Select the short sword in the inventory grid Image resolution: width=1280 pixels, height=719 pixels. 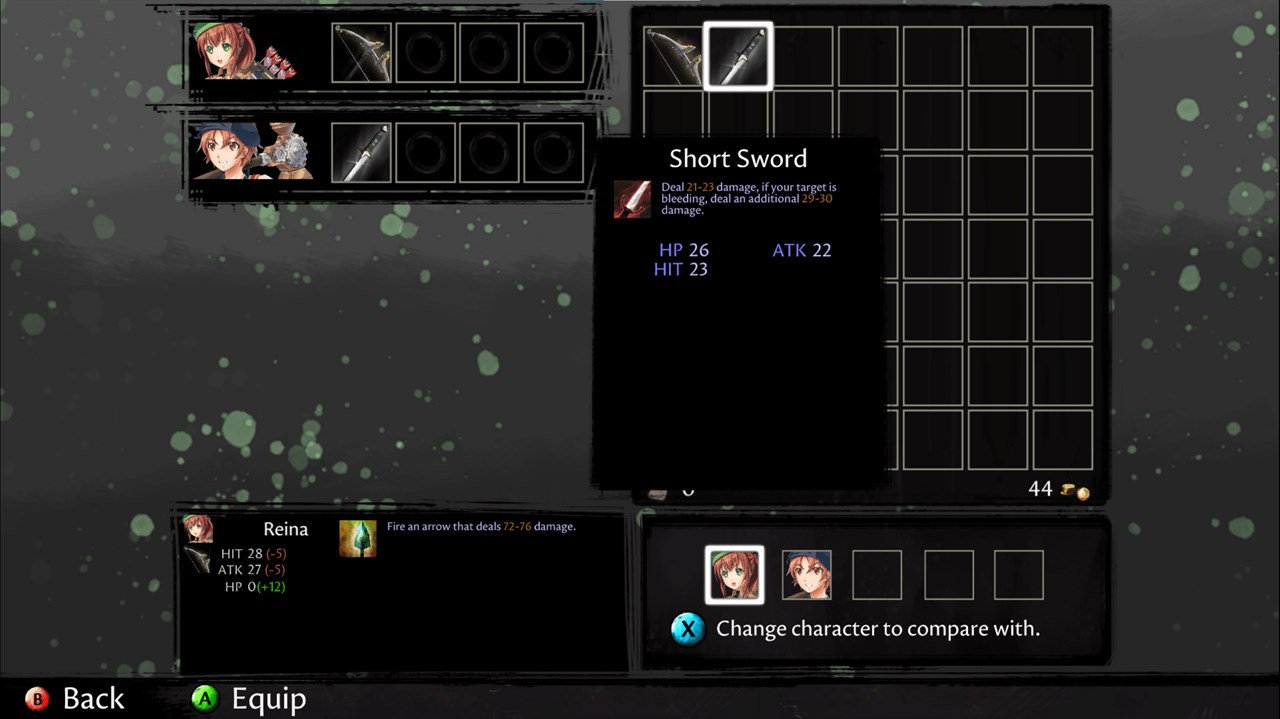(738, 56)
